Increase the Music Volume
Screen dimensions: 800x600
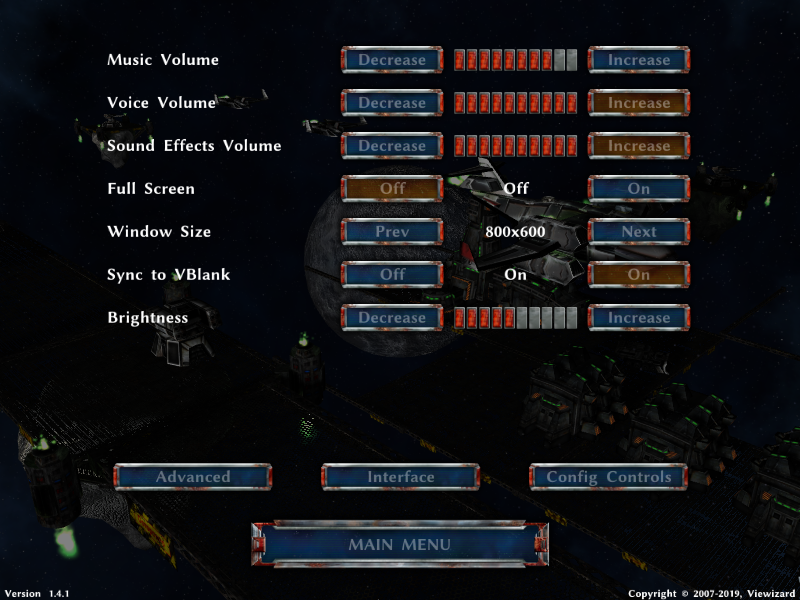639,60
